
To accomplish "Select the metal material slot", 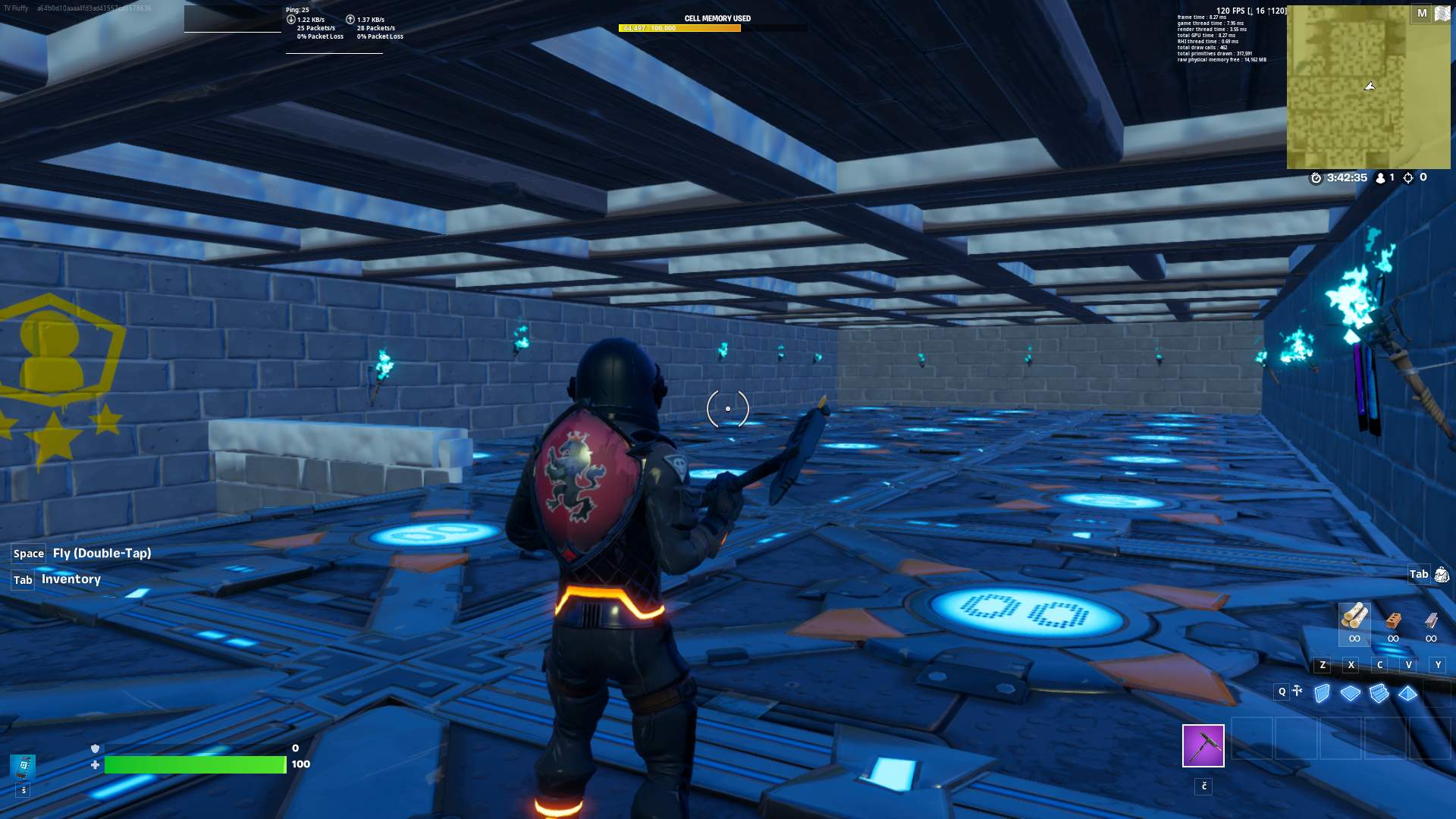I will click(1431, 621).
